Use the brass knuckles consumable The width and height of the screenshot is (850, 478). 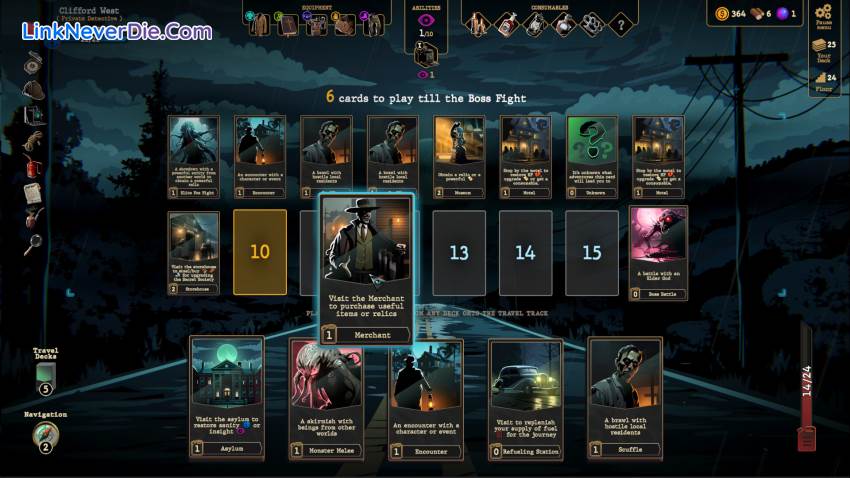click(x=591, y=23)
